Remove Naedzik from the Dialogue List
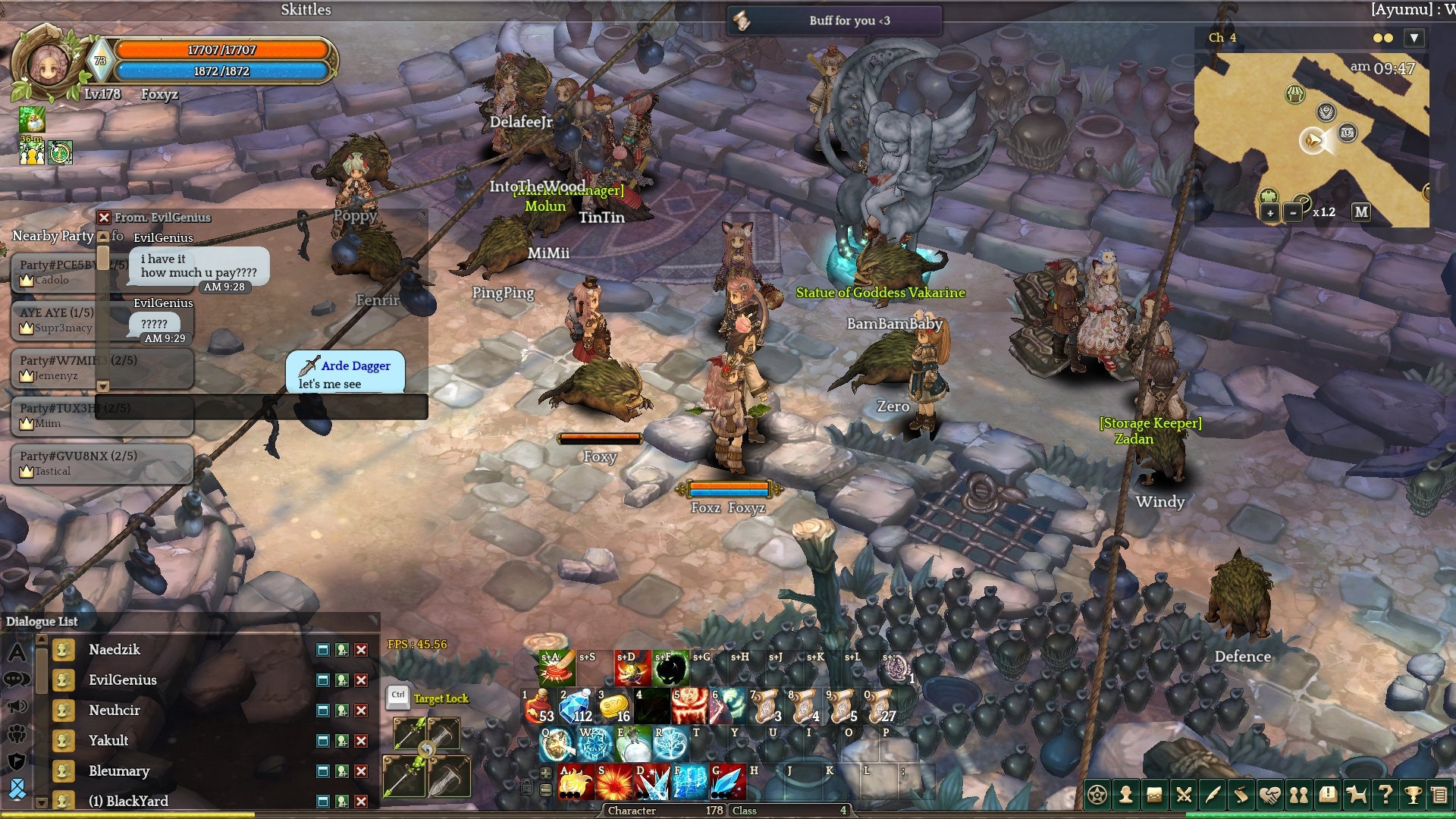 tap(362, 650)
